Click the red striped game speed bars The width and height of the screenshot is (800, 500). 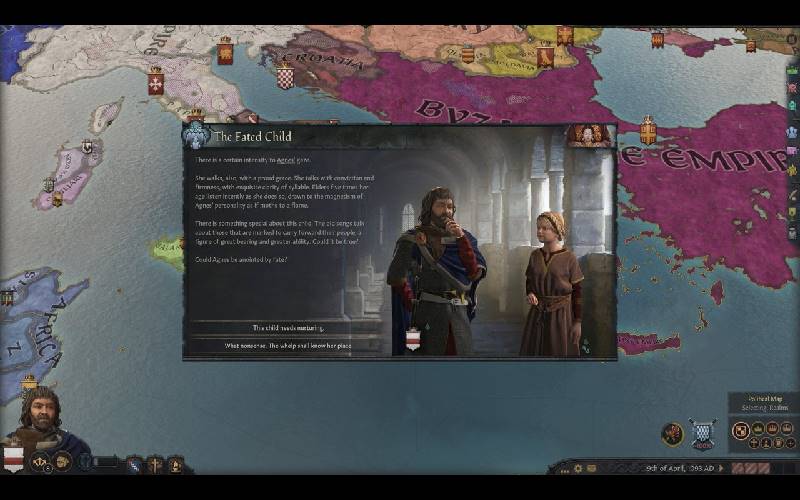[750, 468]
